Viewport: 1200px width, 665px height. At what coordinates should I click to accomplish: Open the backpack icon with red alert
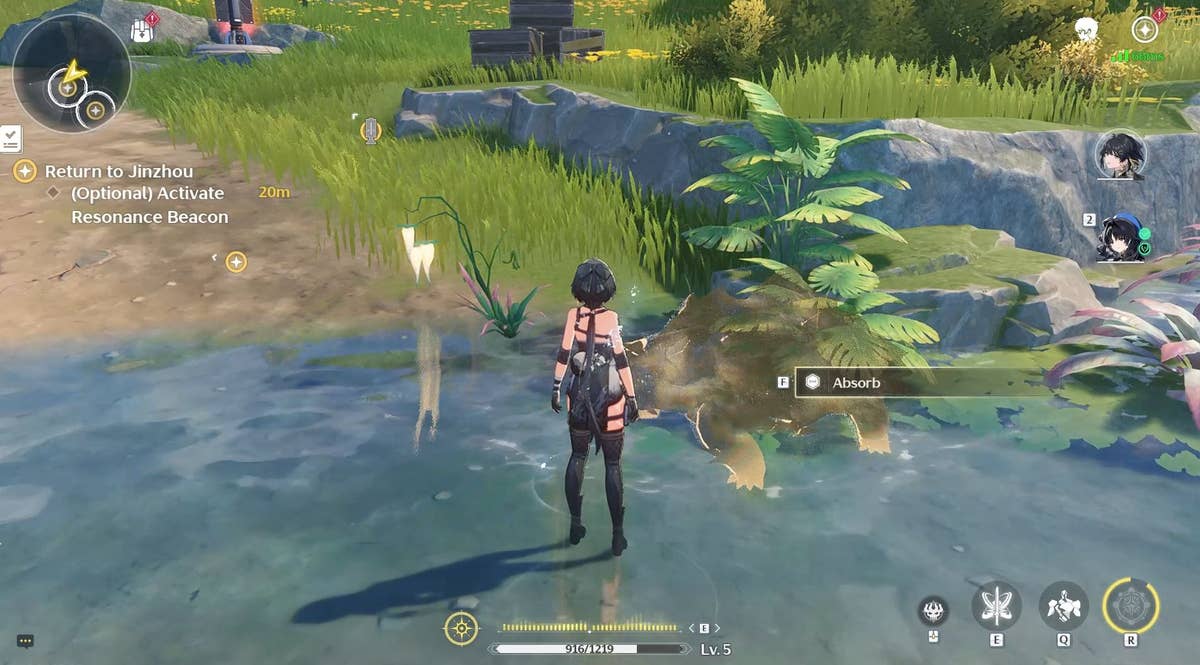143,30
